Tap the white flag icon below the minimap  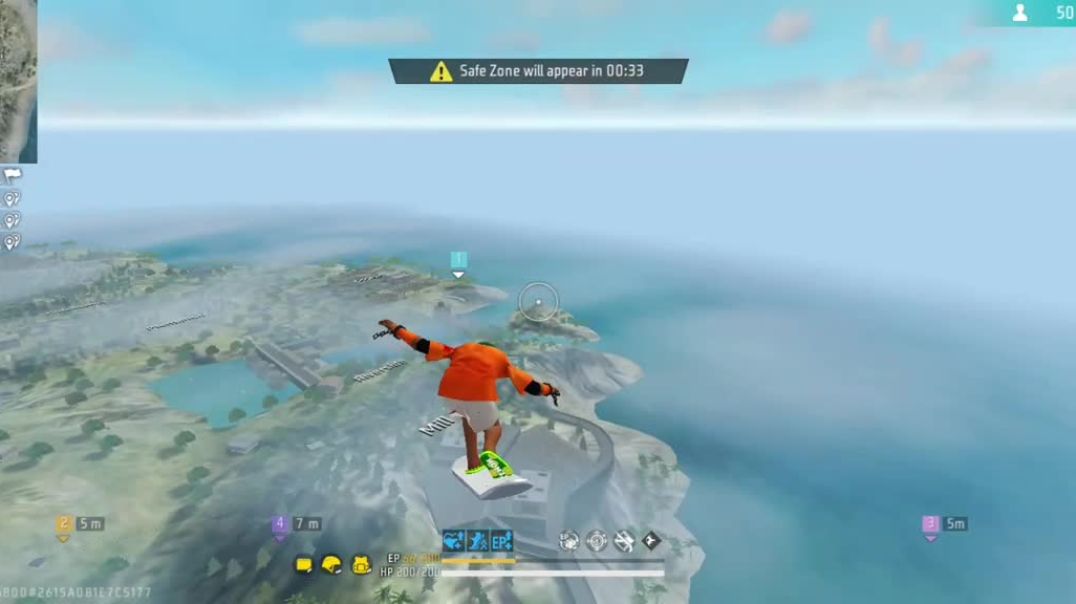click(12, 175)
